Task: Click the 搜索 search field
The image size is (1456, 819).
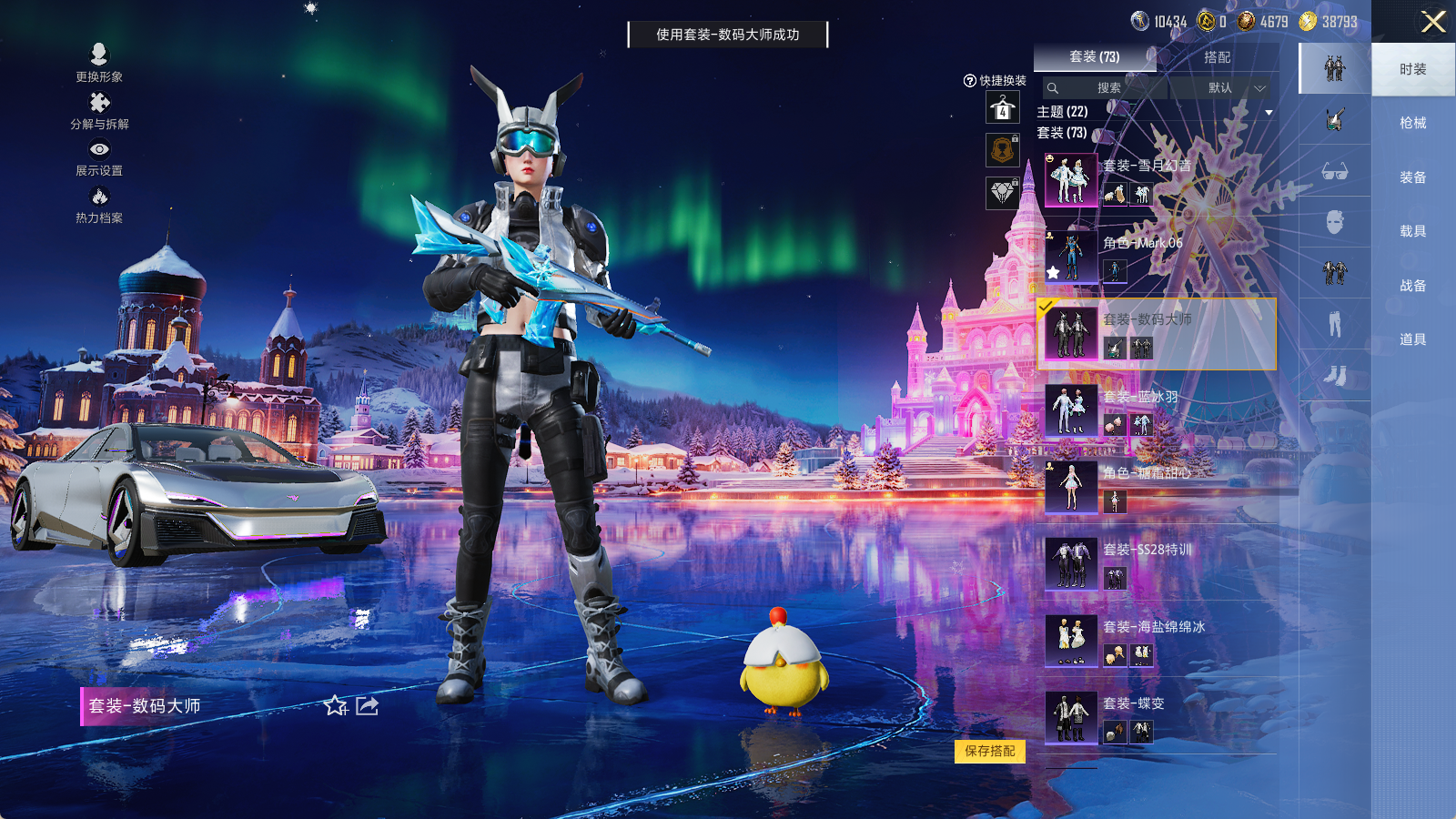Action: (1107, 88)
